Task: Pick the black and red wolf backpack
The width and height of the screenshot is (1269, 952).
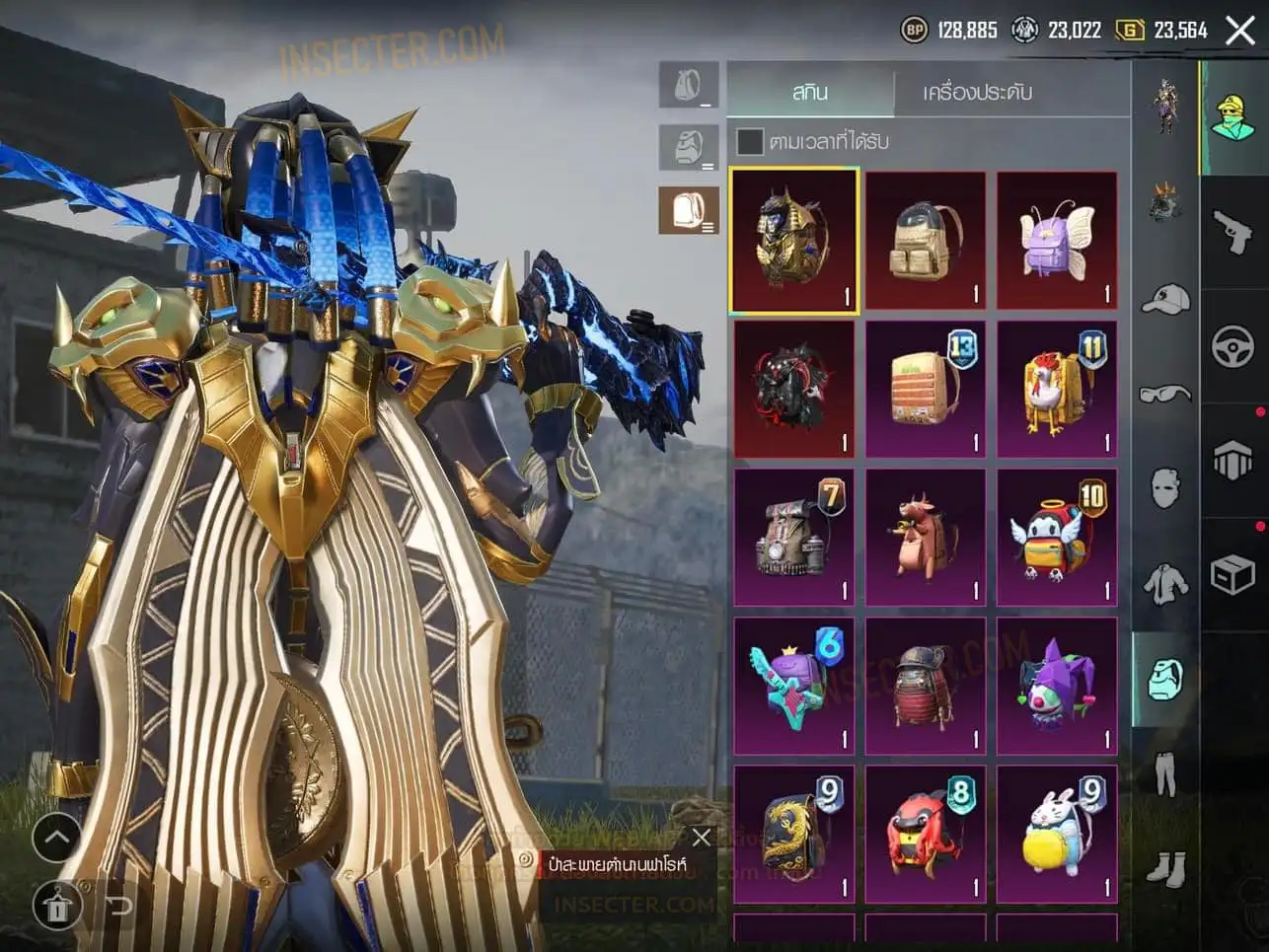Action: pyautogui.click(x=794, y=390)
